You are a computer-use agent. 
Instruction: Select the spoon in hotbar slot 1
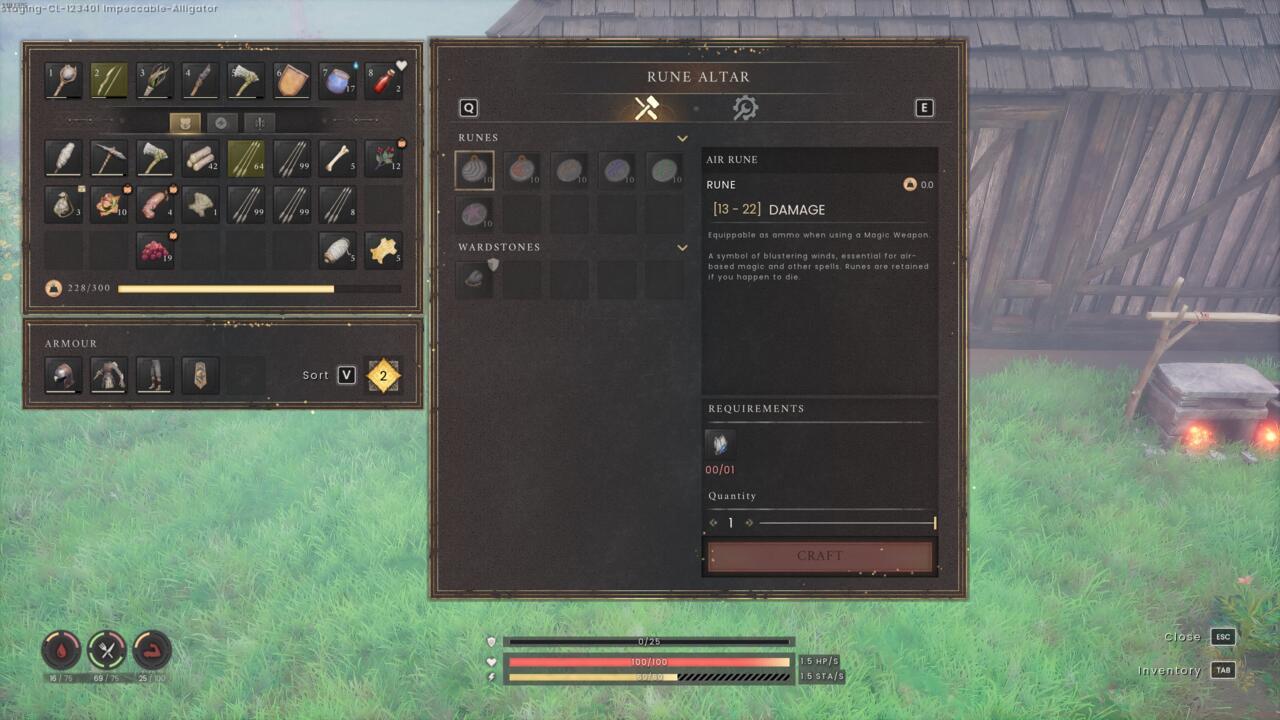click(62, 80)
